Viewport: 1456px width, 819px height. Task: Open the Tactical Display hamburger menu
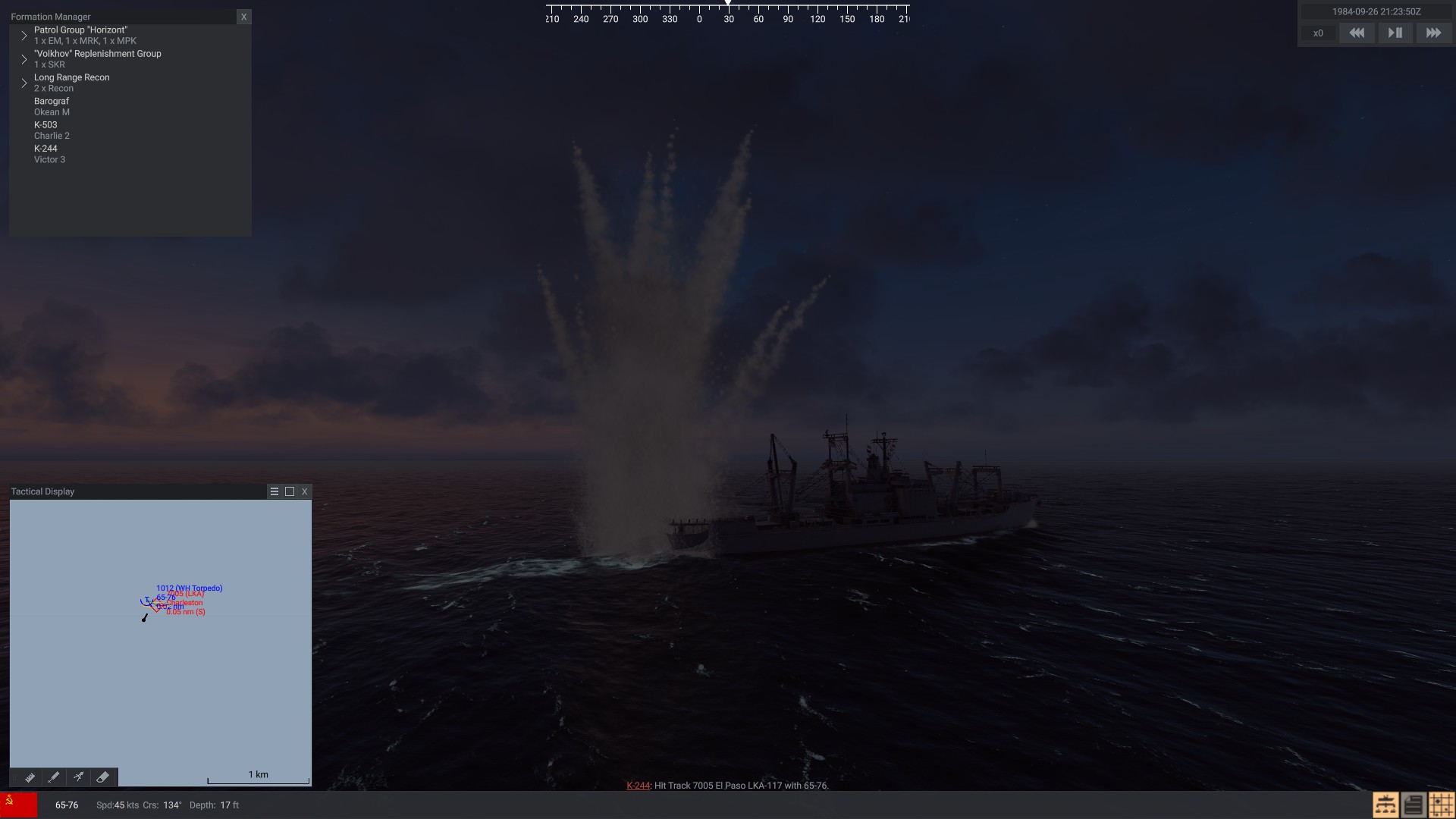click(275, 491)
